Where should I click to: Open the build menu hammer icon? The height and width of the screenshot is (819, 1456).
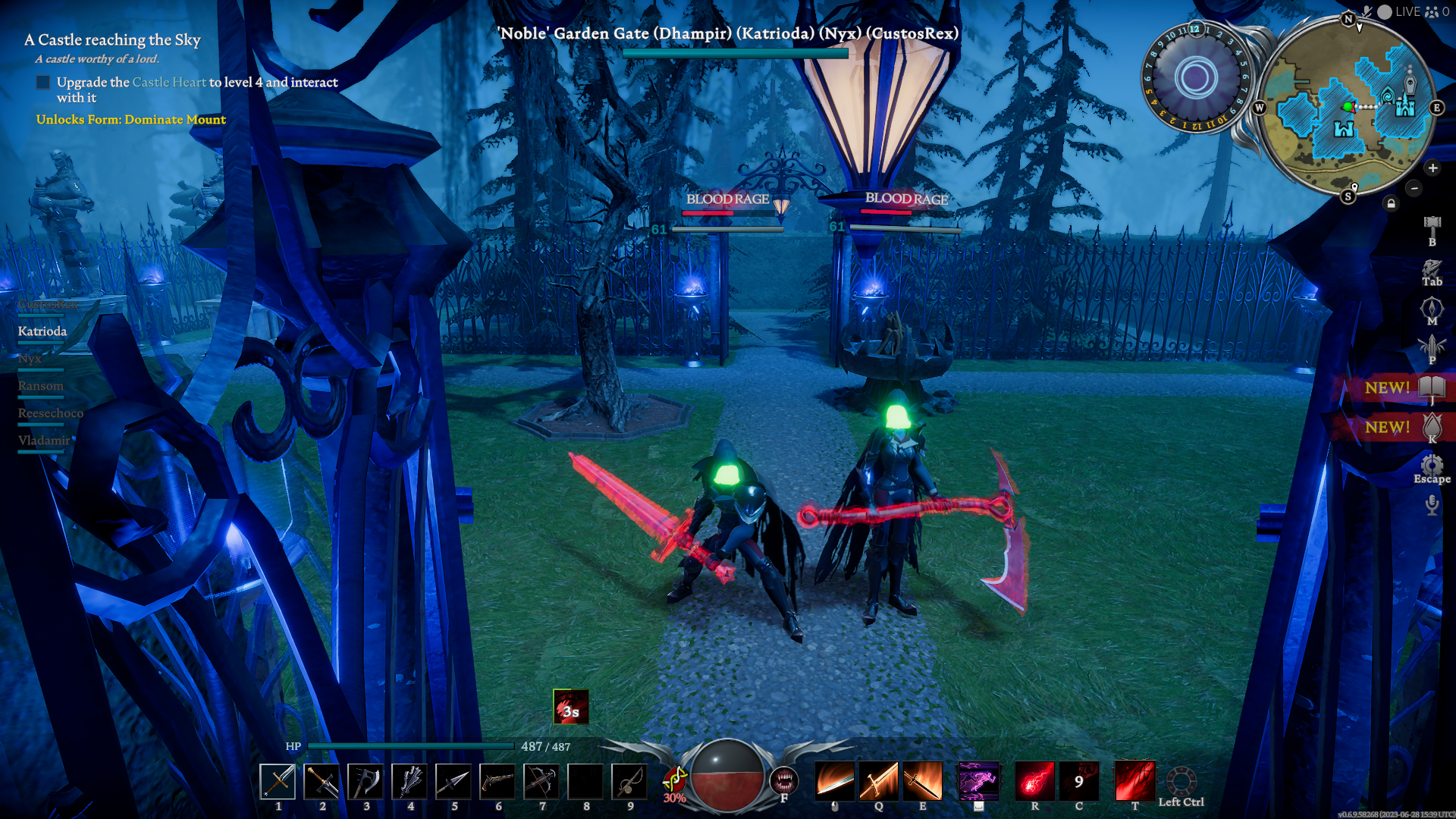point(1432,224)
